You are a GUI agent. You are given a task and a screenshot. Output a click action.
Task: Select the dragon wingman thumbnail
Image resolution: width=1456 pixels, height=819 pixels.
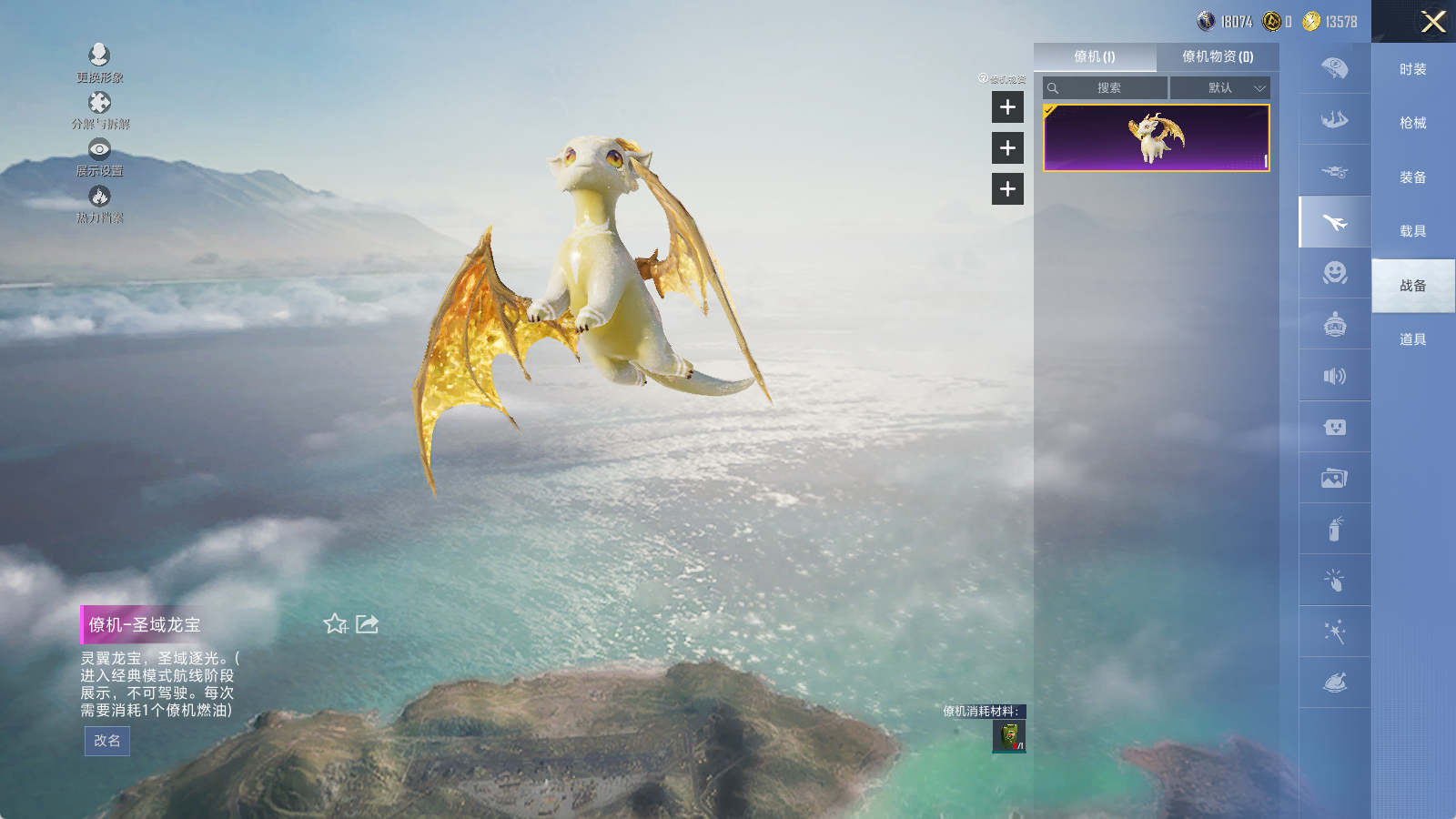[1156, 138]
